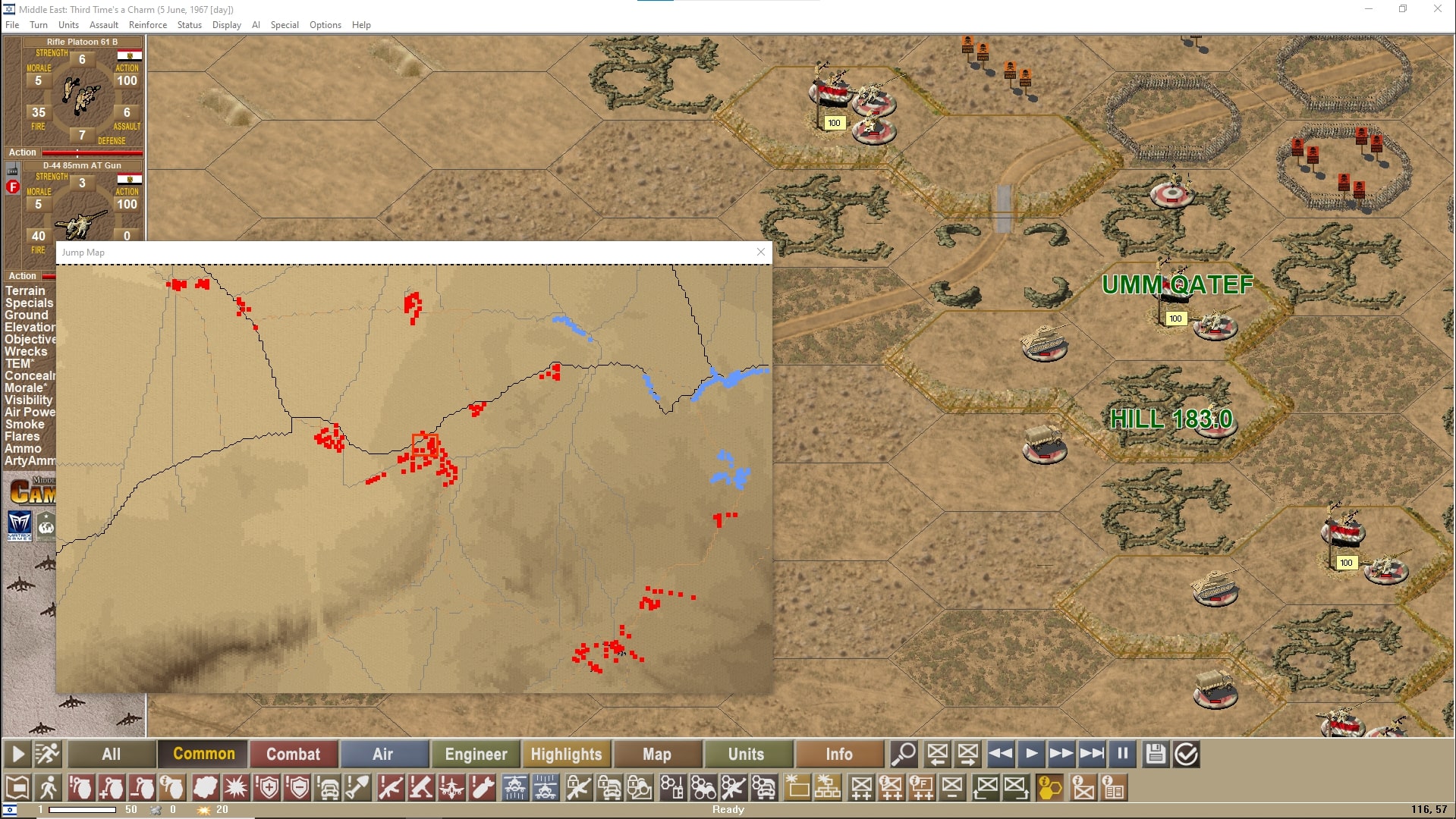
Task: Click the shield-plus morale icon
Action: [x=267, y=788]
